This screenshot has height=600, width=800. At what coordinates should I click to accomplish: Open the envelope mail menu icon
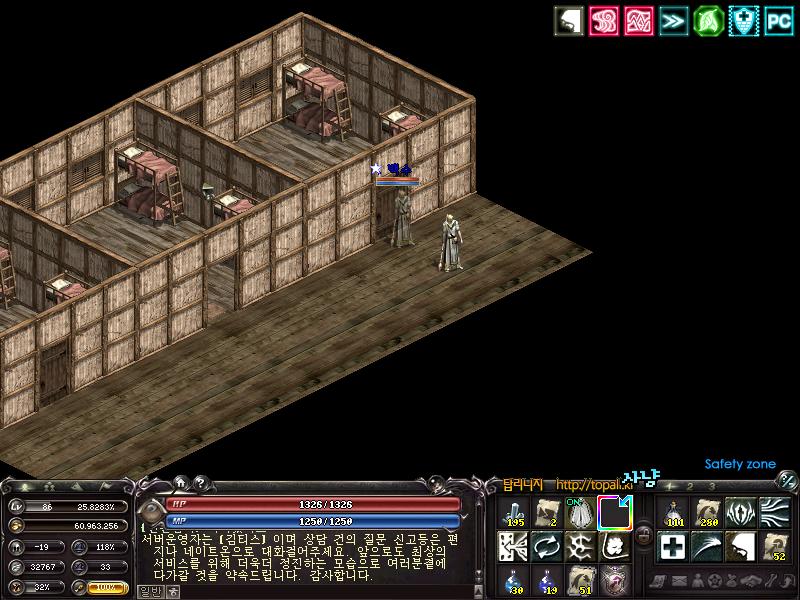point(680,580)
